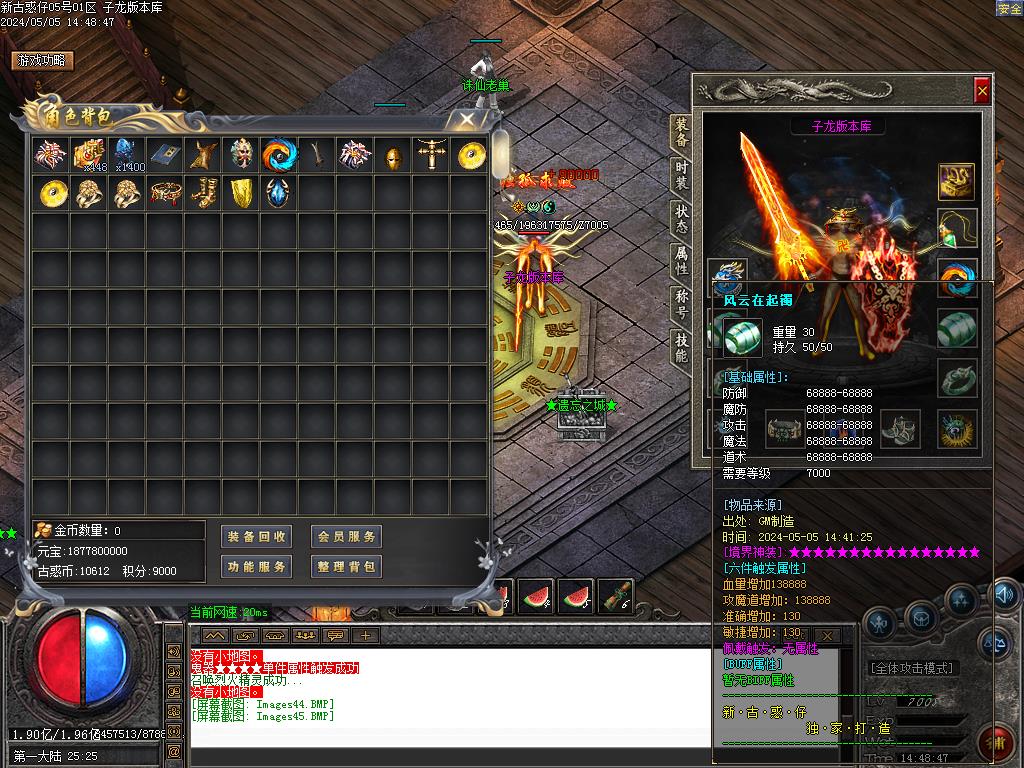Switch to the 状态 status tab

681,218
